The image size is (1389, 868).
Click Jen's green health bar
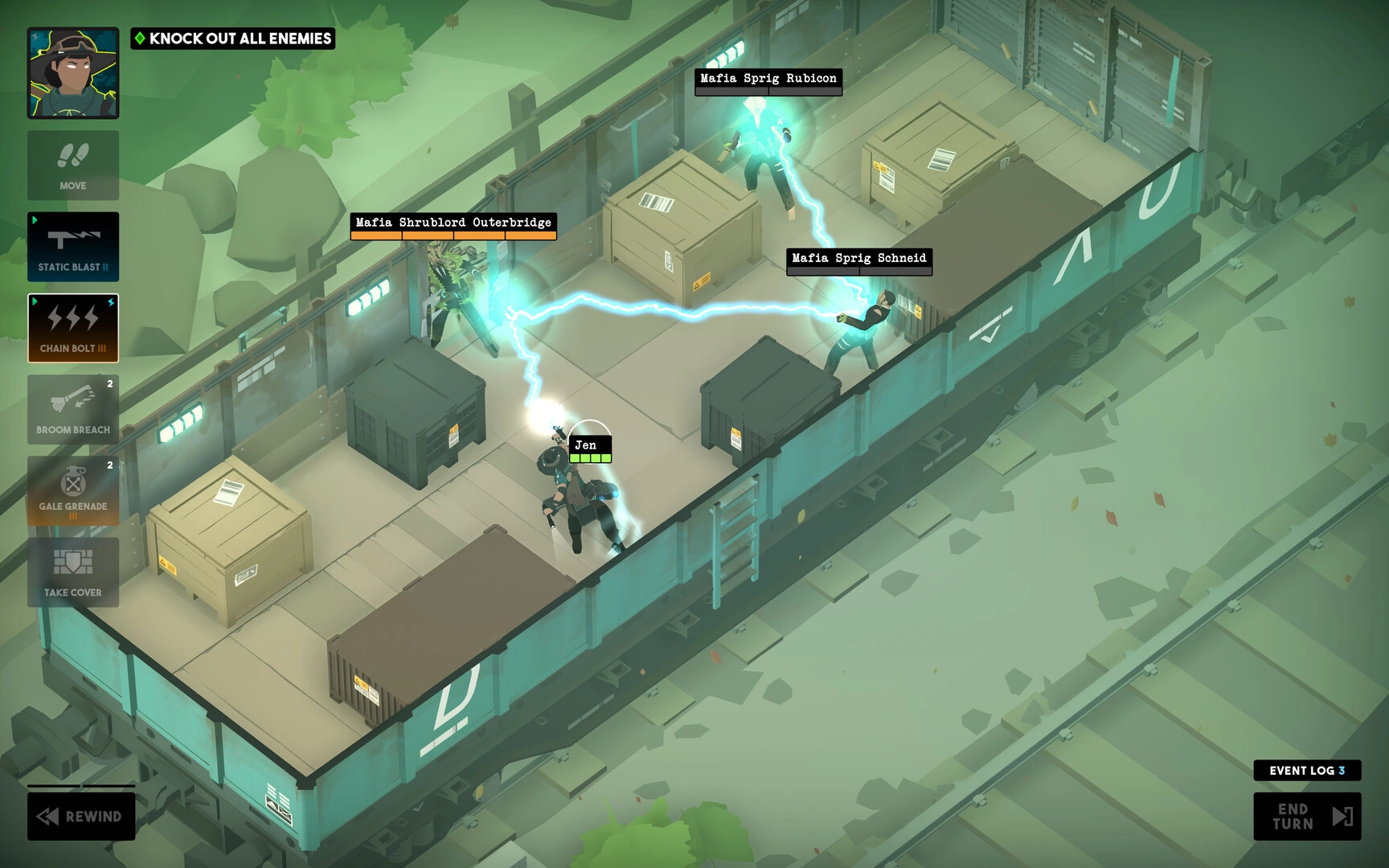pyautogui.click(x=591, y=457)
